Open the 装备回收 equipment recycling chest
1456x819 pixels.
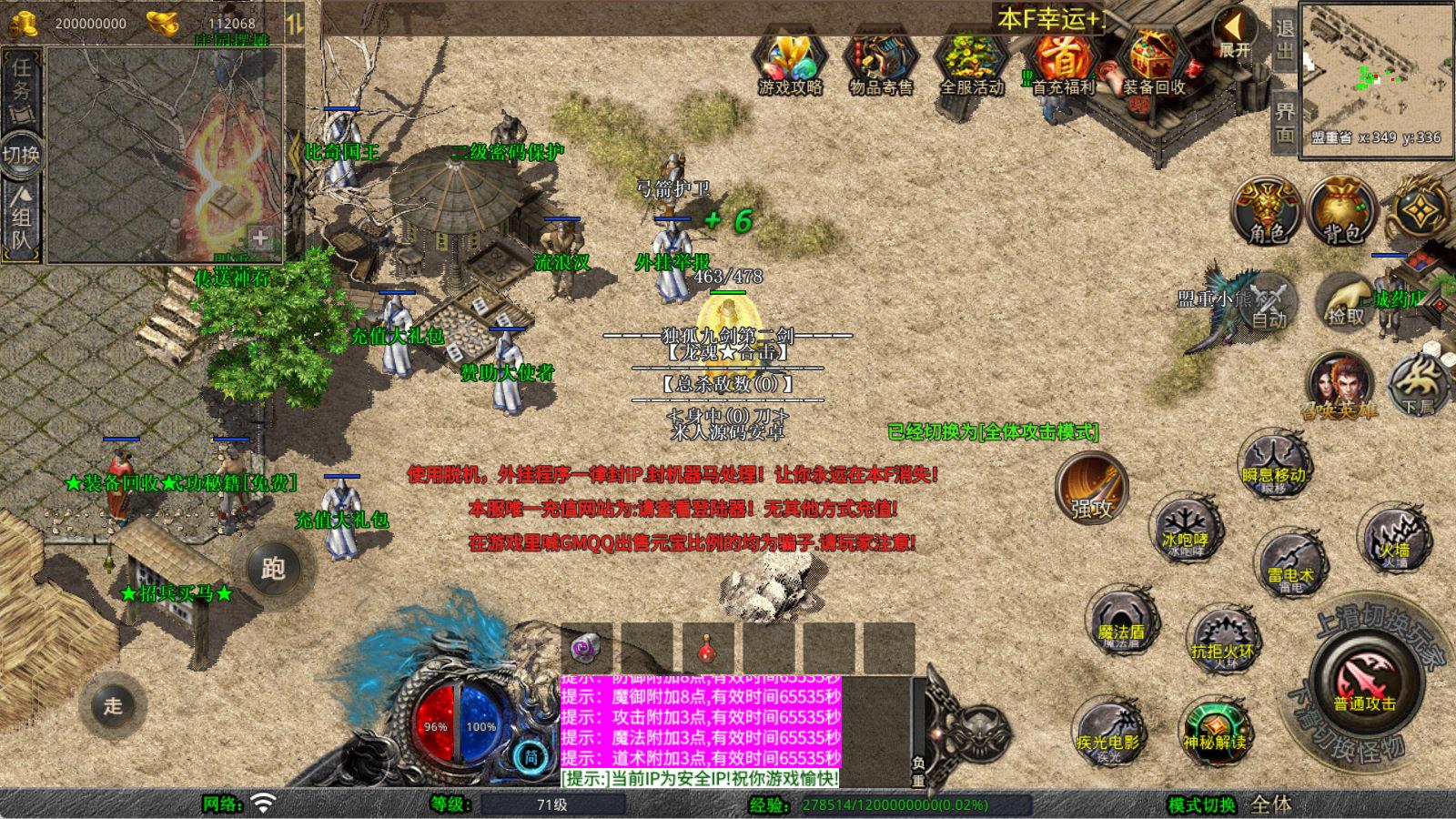pos(1153,62)
